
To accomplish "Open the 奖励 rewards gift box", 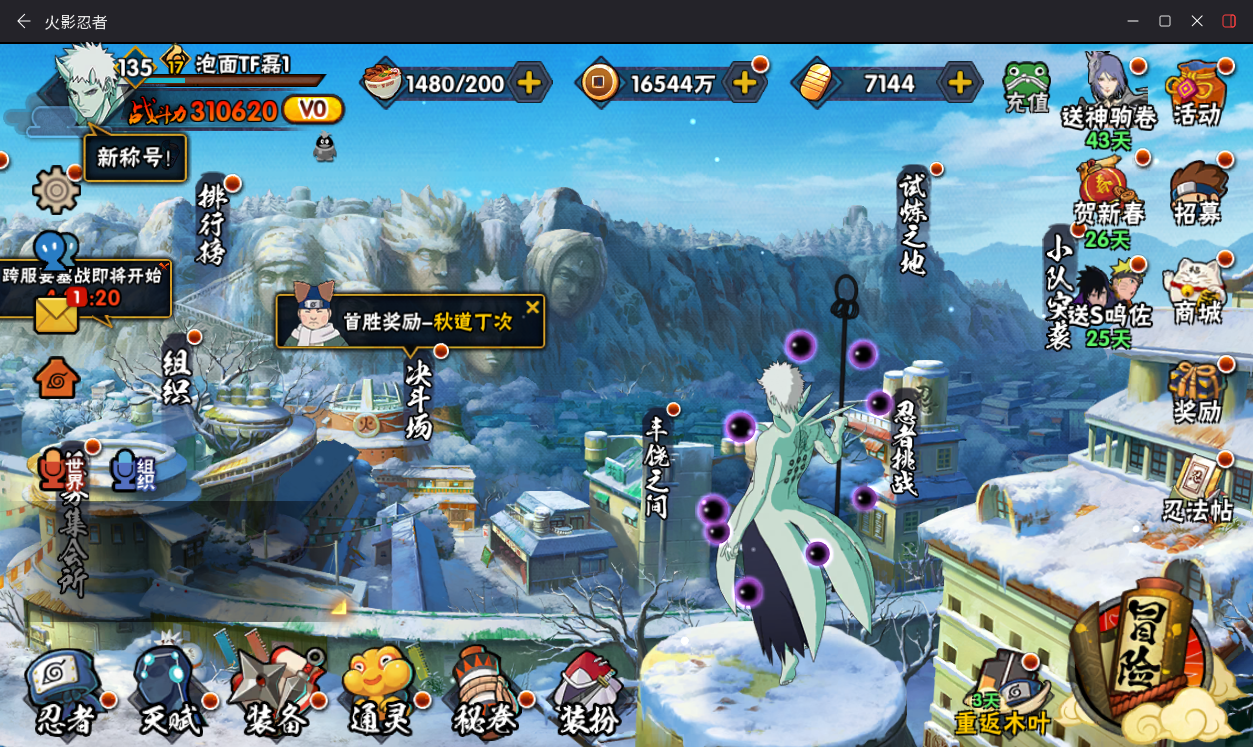I will pos(1197,391).
